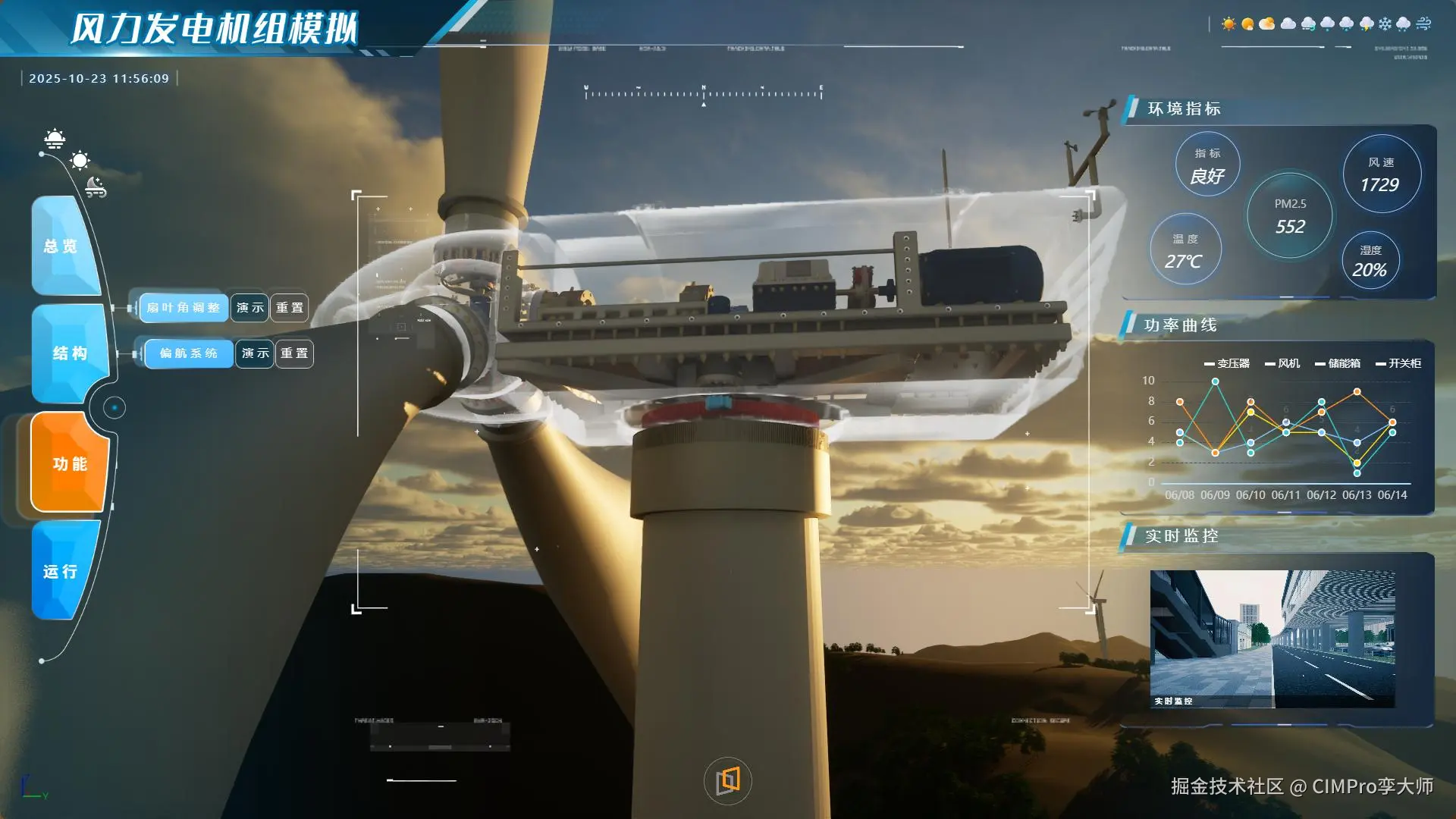Image resolution: width=1456 pixels, height=819 pixels.
Task: Run 演示 demo for 扇叶角调整
Action: point(249,308)
